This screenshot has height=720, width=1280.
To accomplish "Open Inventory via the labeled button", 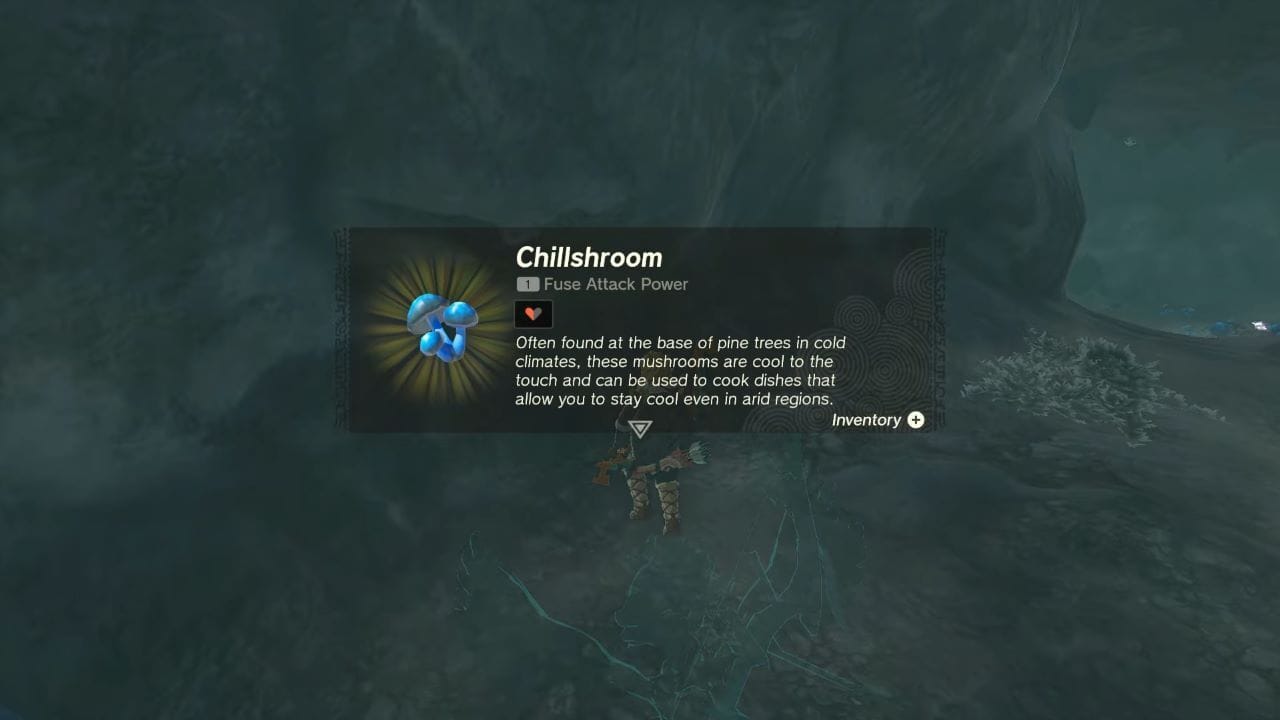I will pos(878,420).
